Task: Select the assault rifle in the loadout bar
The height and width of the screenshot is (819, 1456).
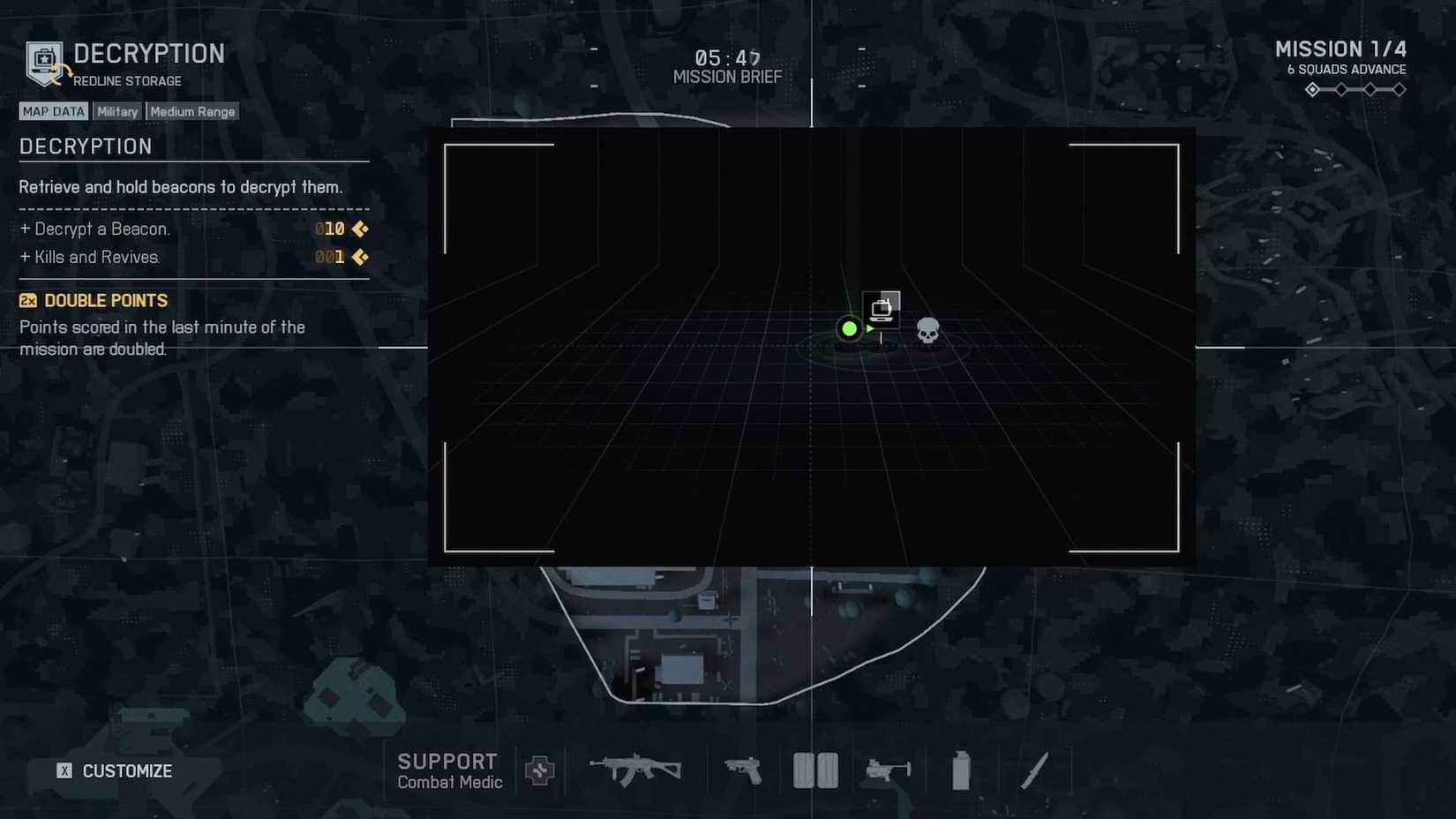Action: (637, 768)
